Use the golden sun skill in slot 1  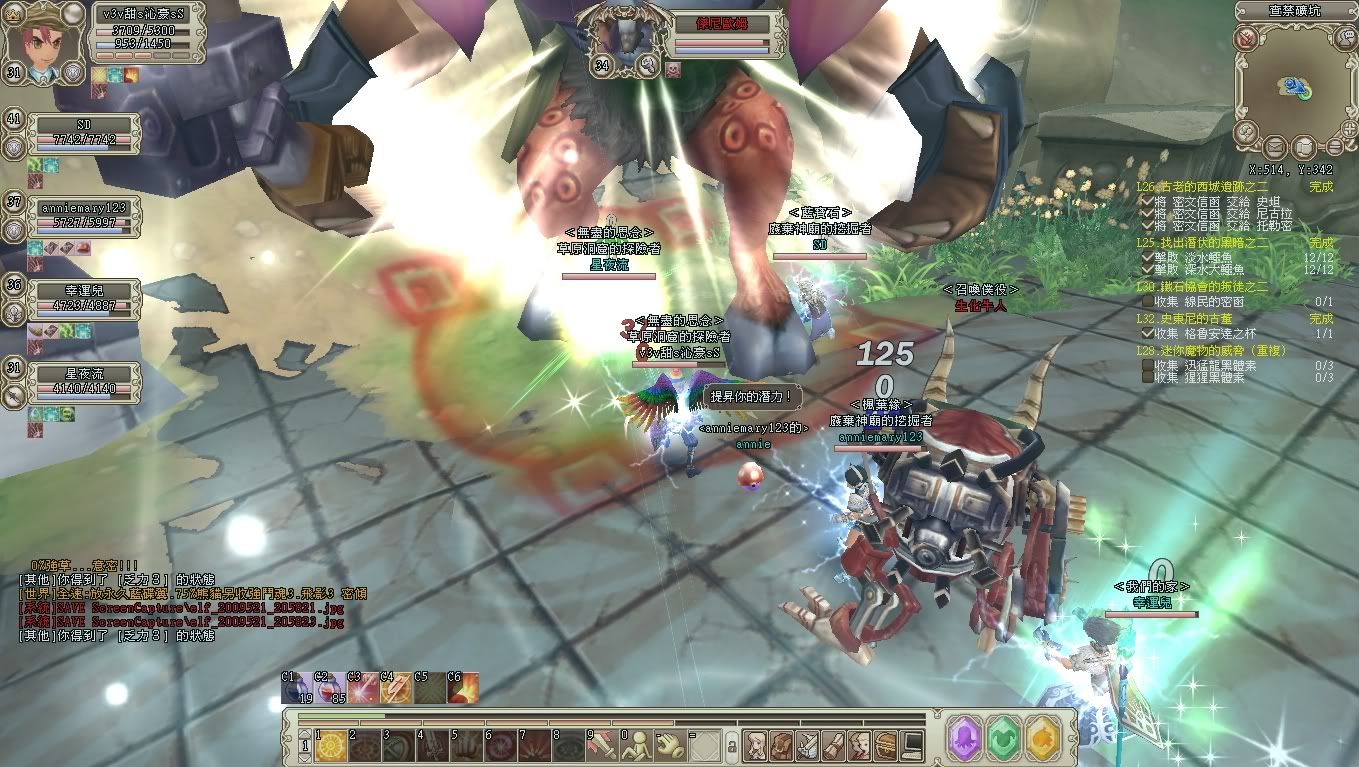coord(332,744)
